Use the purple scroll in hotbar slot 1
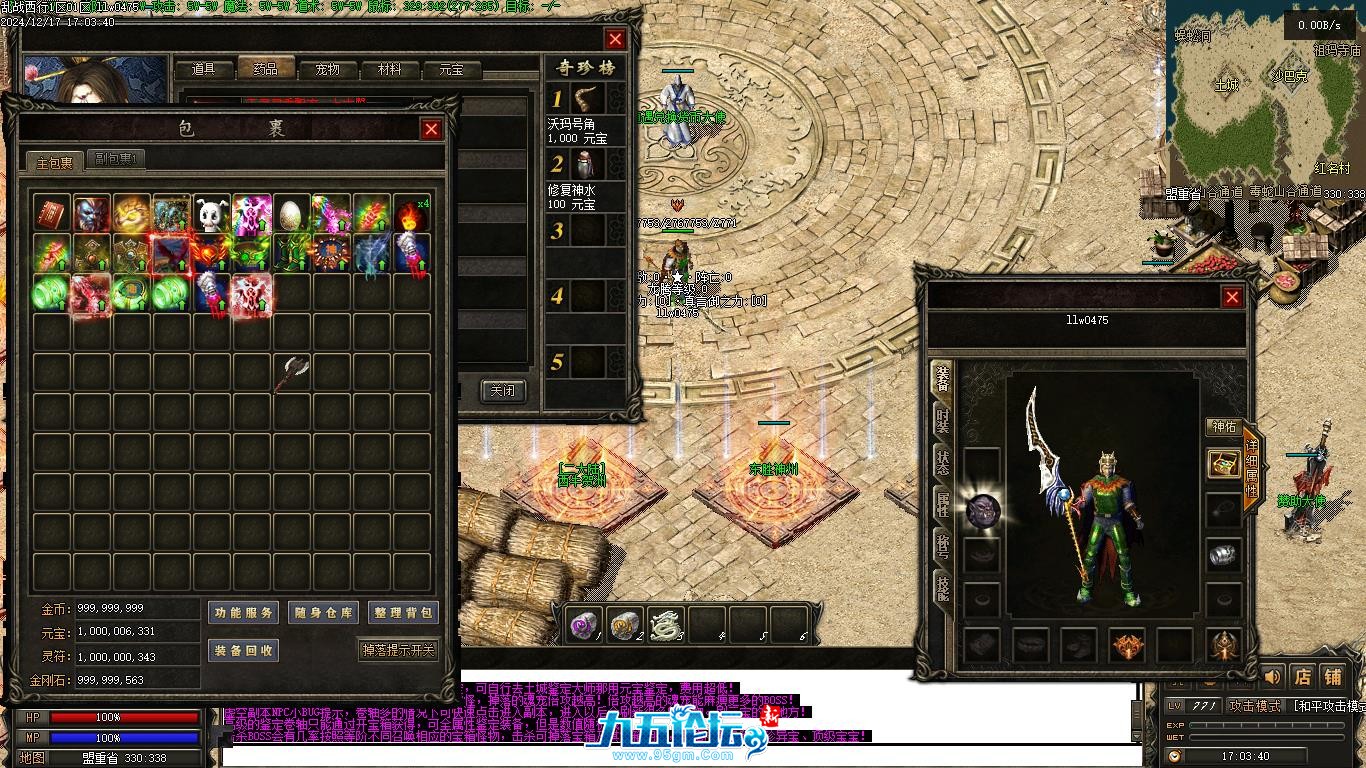The width and height of the screenshot is (1366, 768). coord(583,626)
